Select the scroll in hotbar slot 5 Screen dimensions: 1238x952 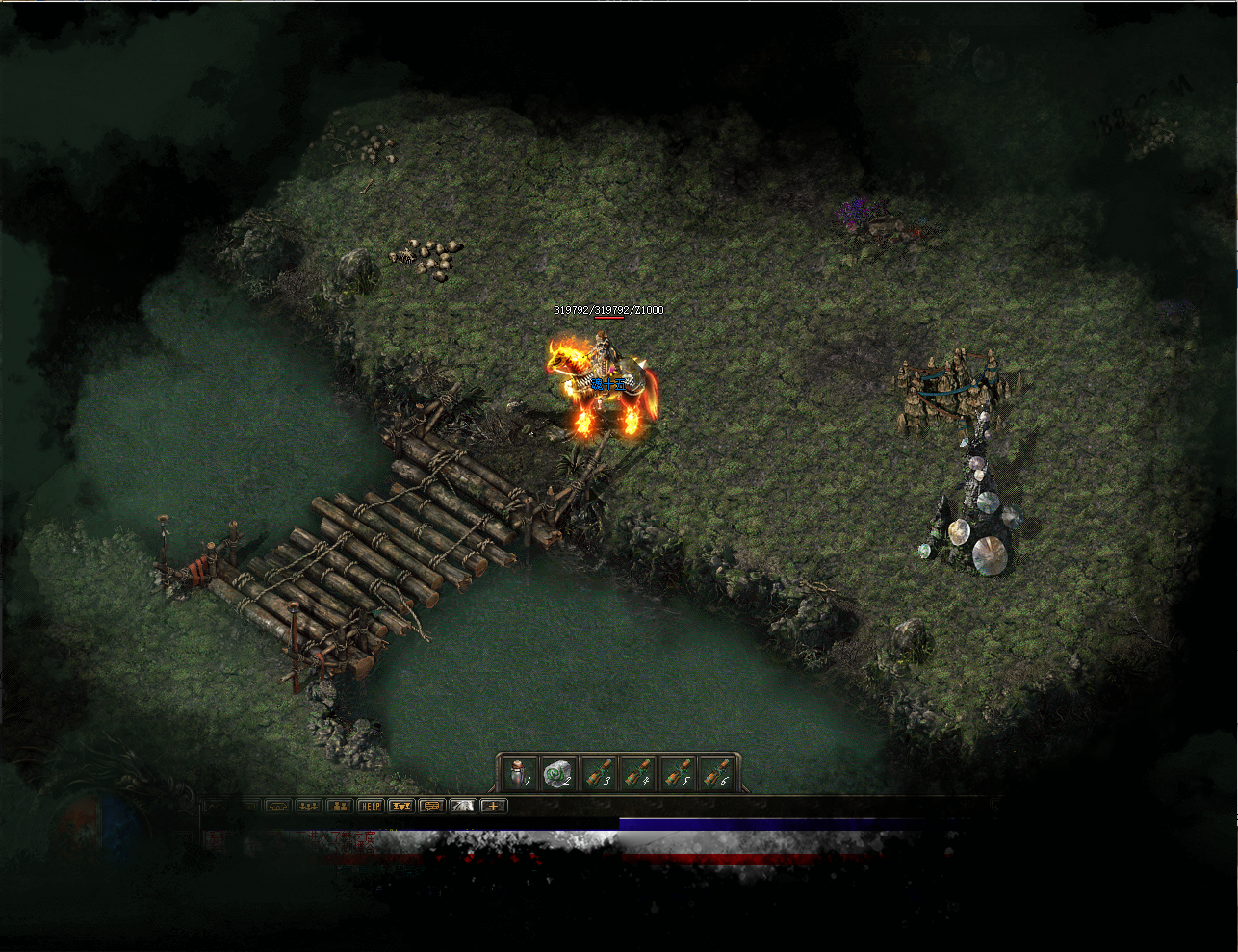(678, 773)
